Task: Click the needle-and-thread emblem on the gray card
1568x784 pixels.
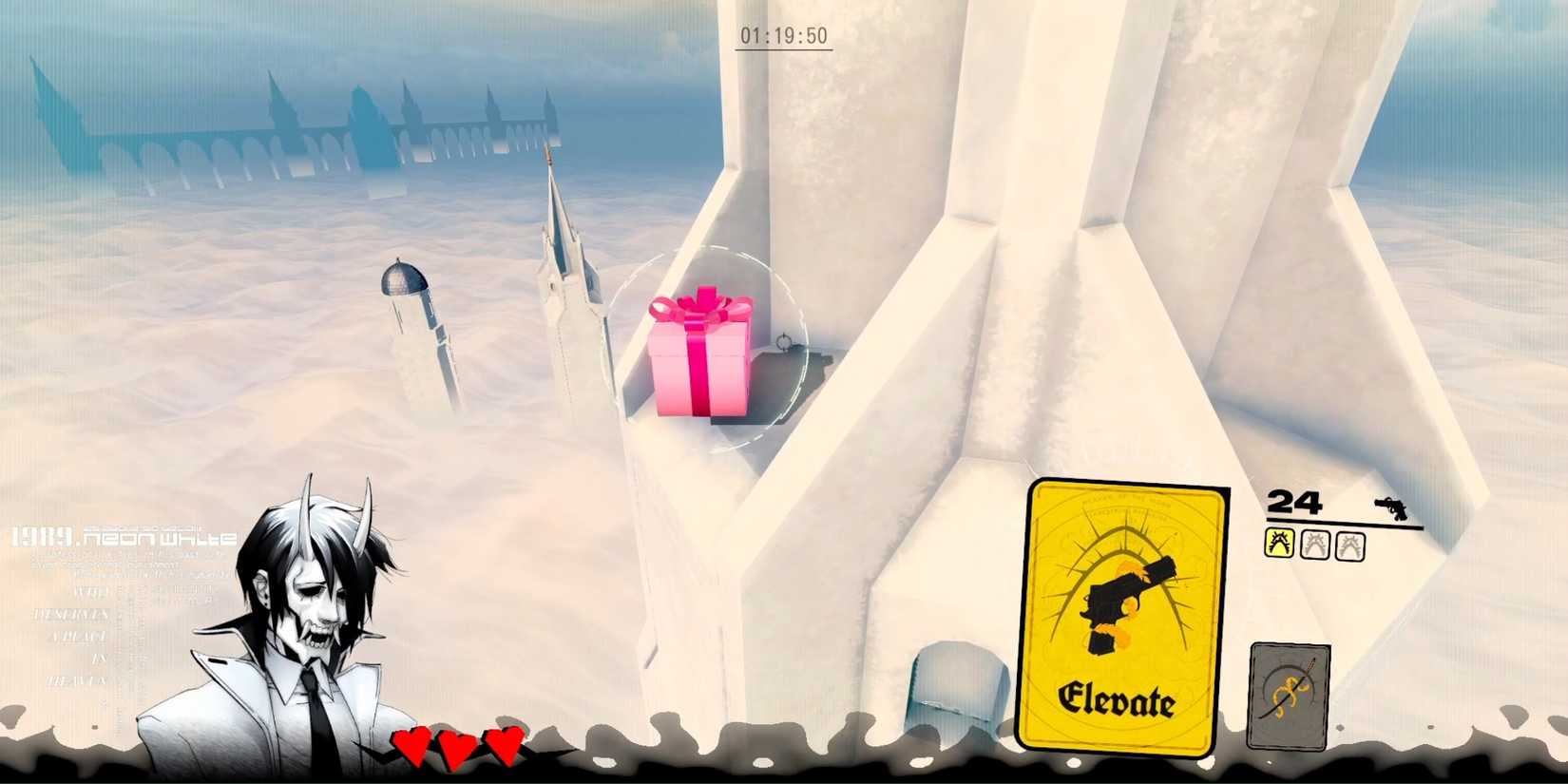Action: (1288, 689)
